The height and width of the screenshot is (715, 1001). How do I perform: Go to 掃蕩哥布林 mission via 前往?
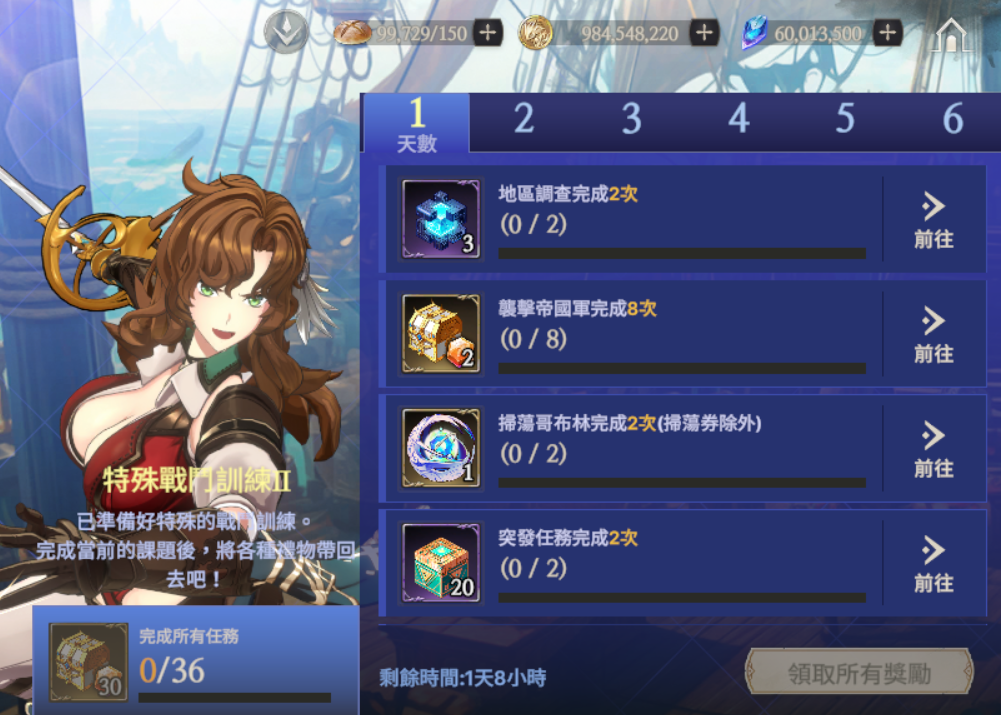(933, 449)
